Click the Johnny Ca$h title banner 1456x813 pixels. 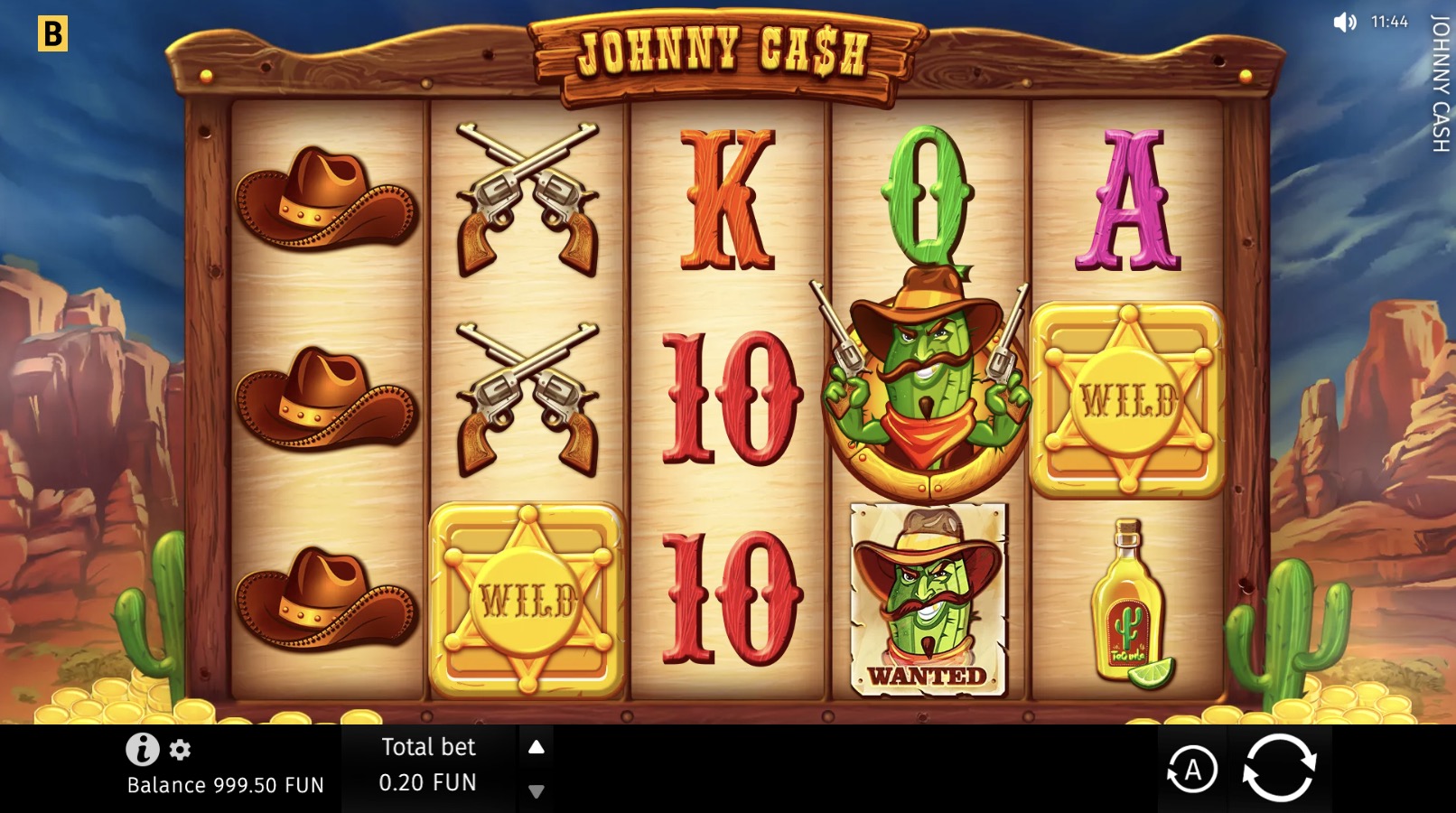(725, 52)
